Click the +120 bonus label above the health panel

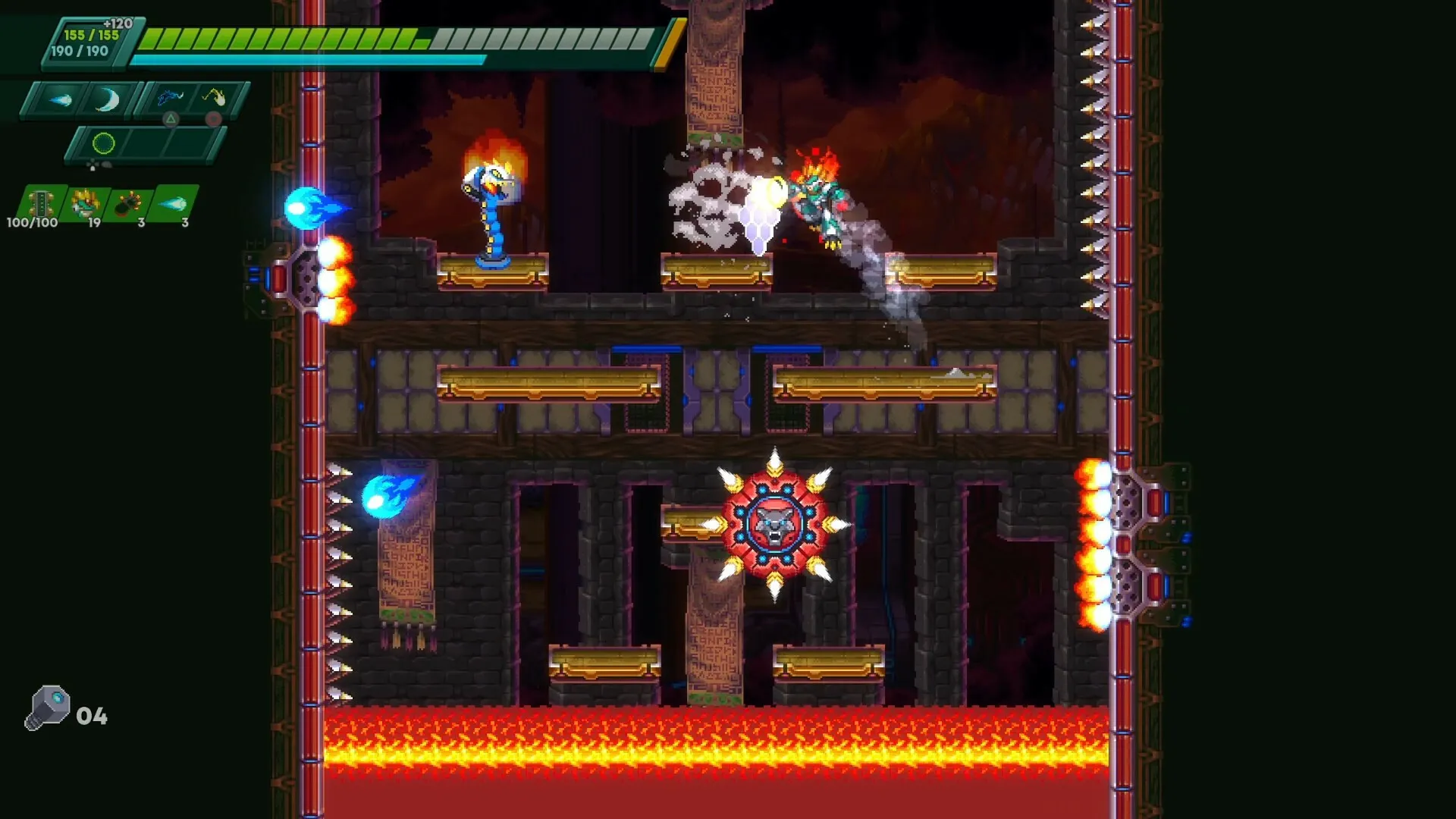point(118,23)
